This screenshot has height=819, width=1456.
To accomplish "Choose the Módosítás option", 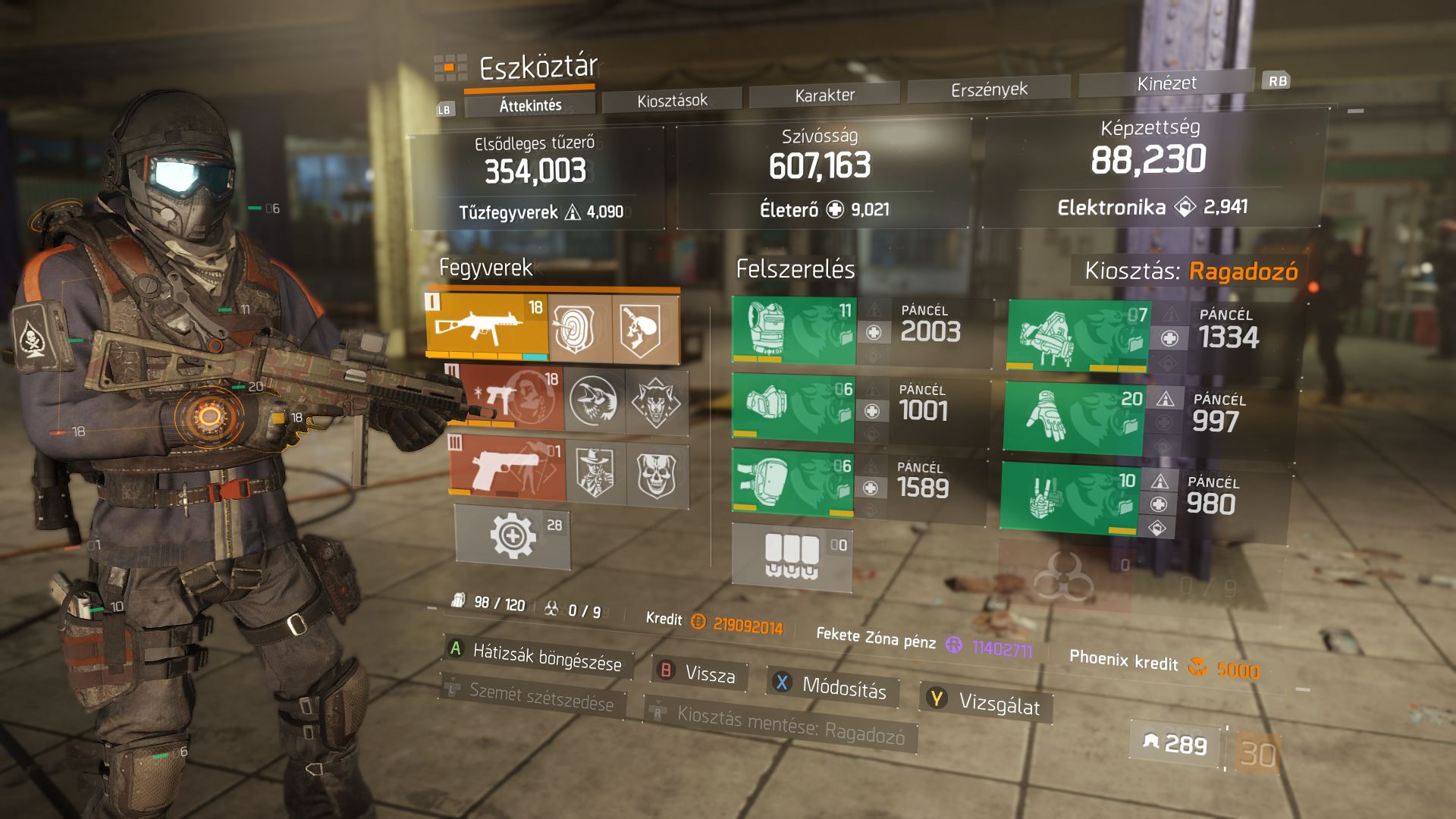I will tap(833, 686).
